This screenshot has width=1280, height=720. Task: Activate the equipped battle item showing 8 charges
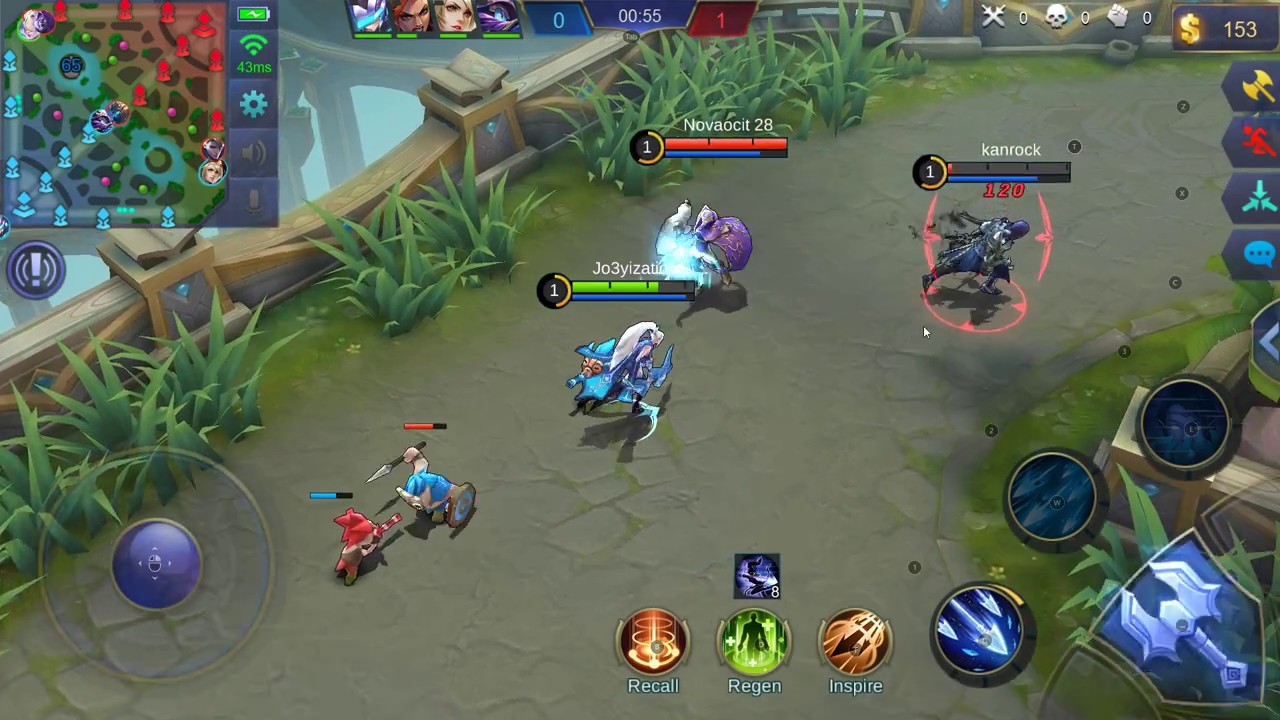pyautogui.click(x=757, y=575)
